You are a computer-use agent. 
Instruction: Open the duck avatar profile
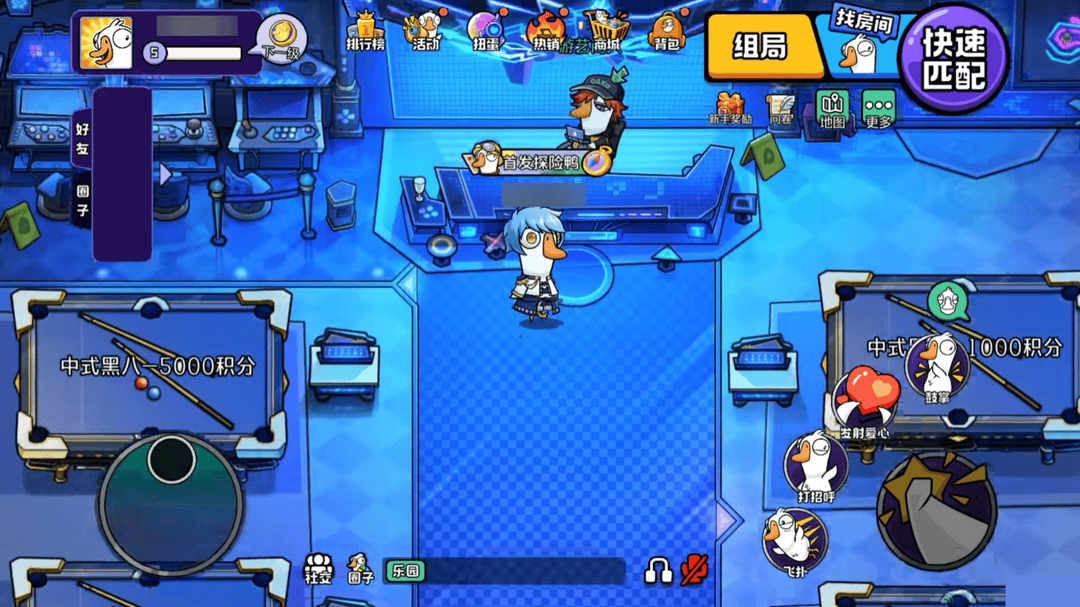pos(106,42)
